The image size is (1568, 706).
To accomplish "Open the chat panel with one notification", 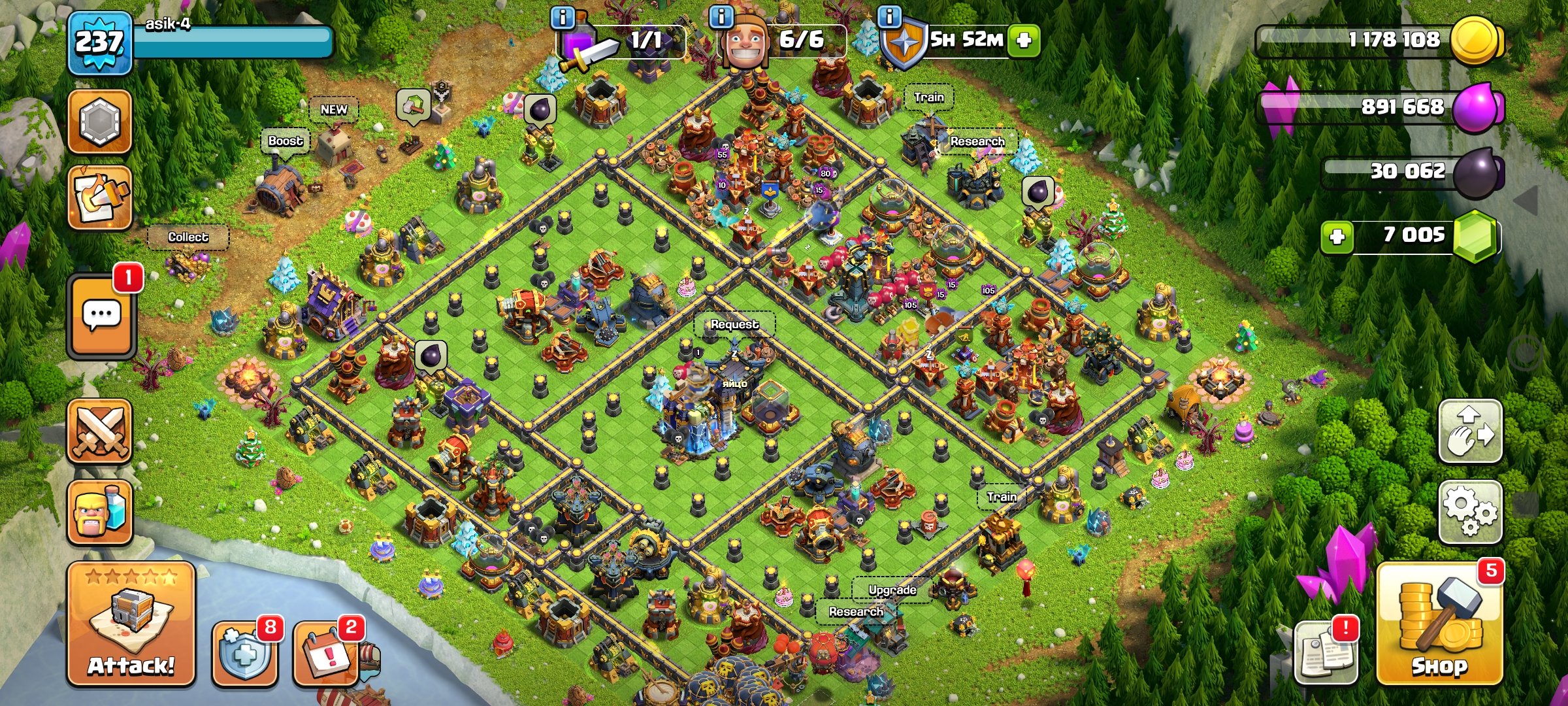I will [101, 316].
